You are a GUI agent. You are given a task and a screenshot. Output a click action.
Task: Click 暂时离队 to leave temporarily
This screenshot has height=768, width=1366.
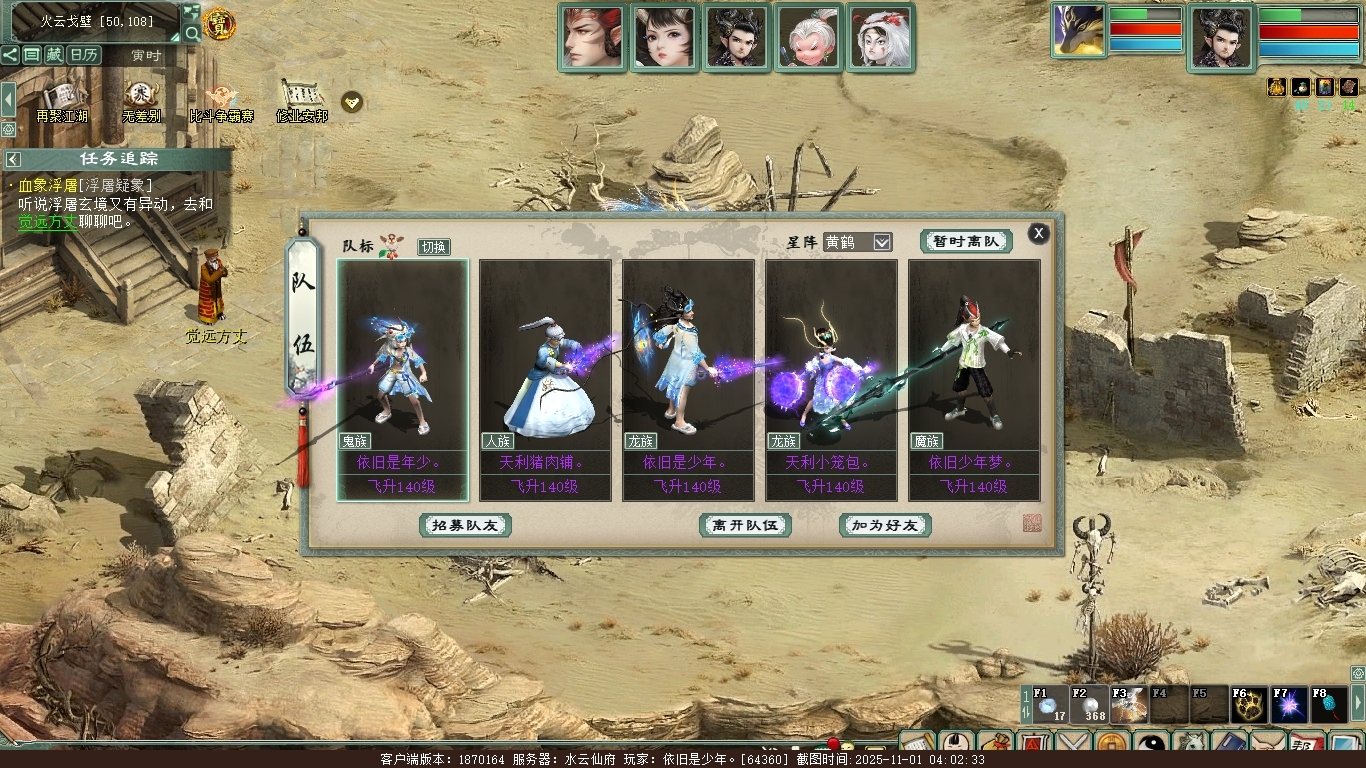pos(966,241)
